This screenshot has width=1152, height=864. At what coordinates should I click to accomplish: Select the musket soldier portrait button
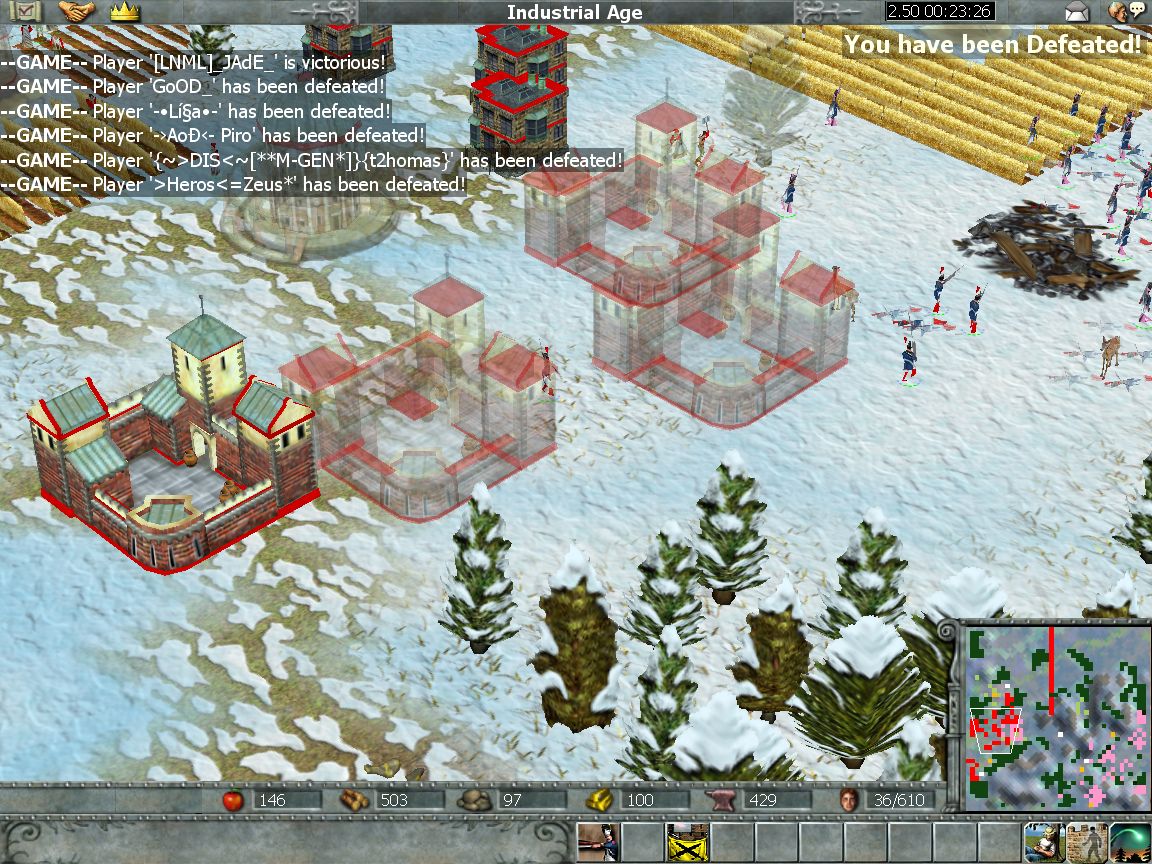[x=598, y=842]
